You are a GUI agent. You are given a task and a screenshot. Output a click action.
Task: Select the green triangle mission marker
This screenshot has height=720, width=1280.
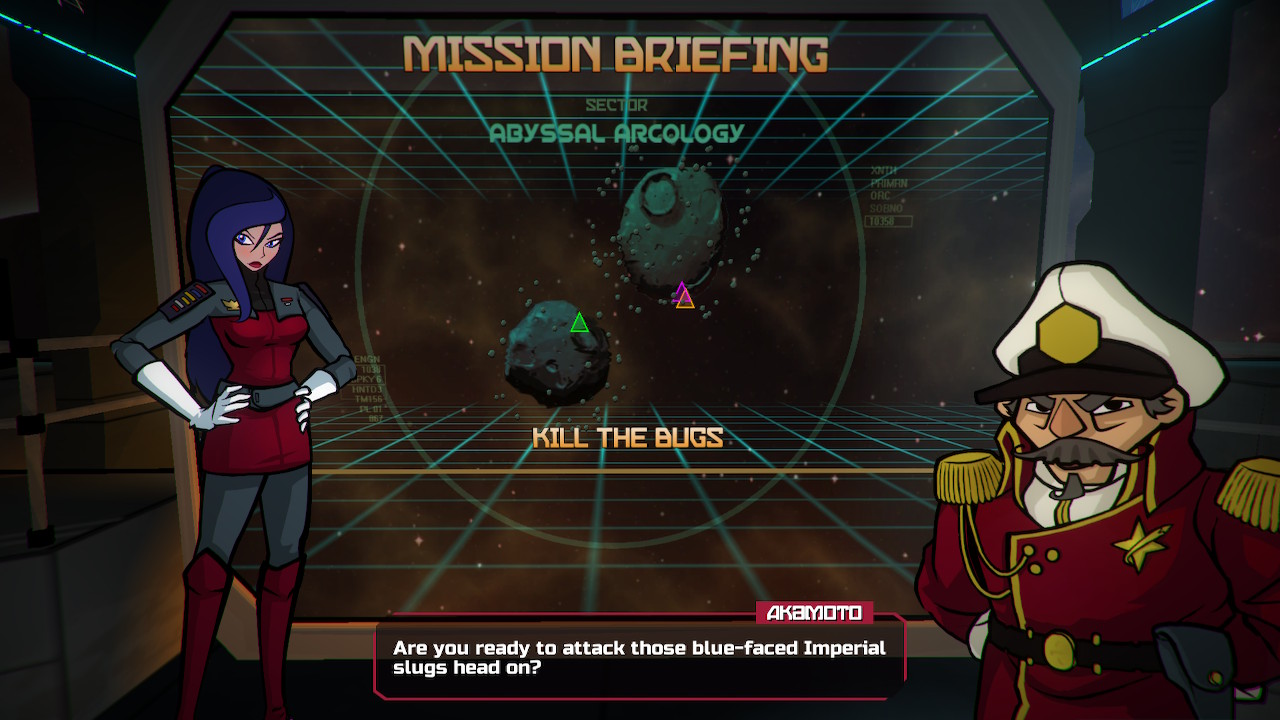(x=578, y=323)
